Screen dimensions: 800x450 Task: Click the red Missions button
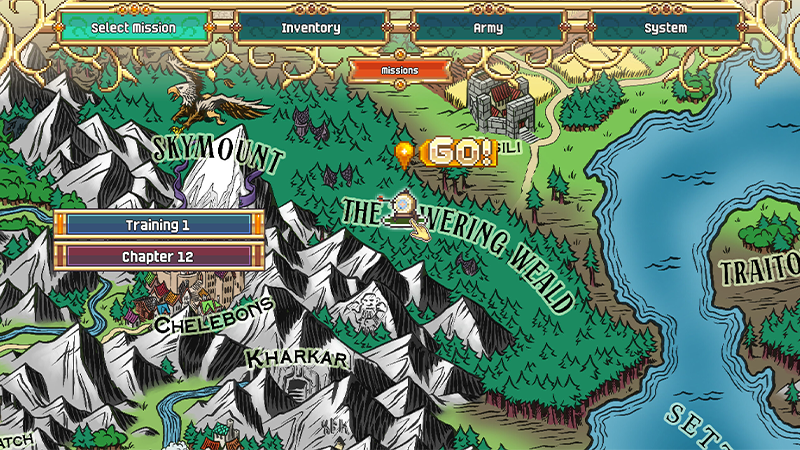click(400, 70)
